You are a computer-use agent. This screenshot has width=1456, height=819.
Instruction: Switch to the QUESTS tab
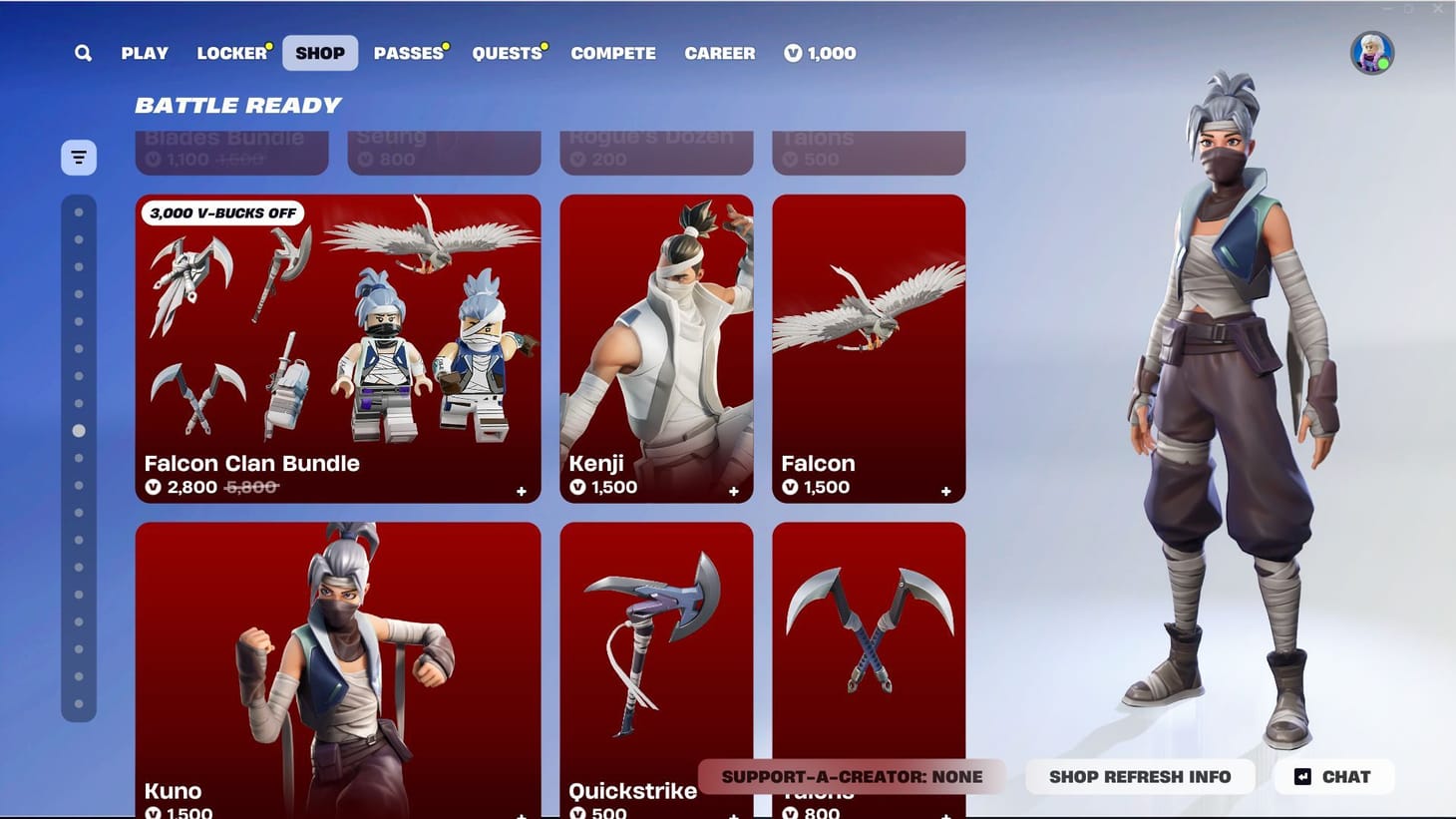click(x=507, y=53)
